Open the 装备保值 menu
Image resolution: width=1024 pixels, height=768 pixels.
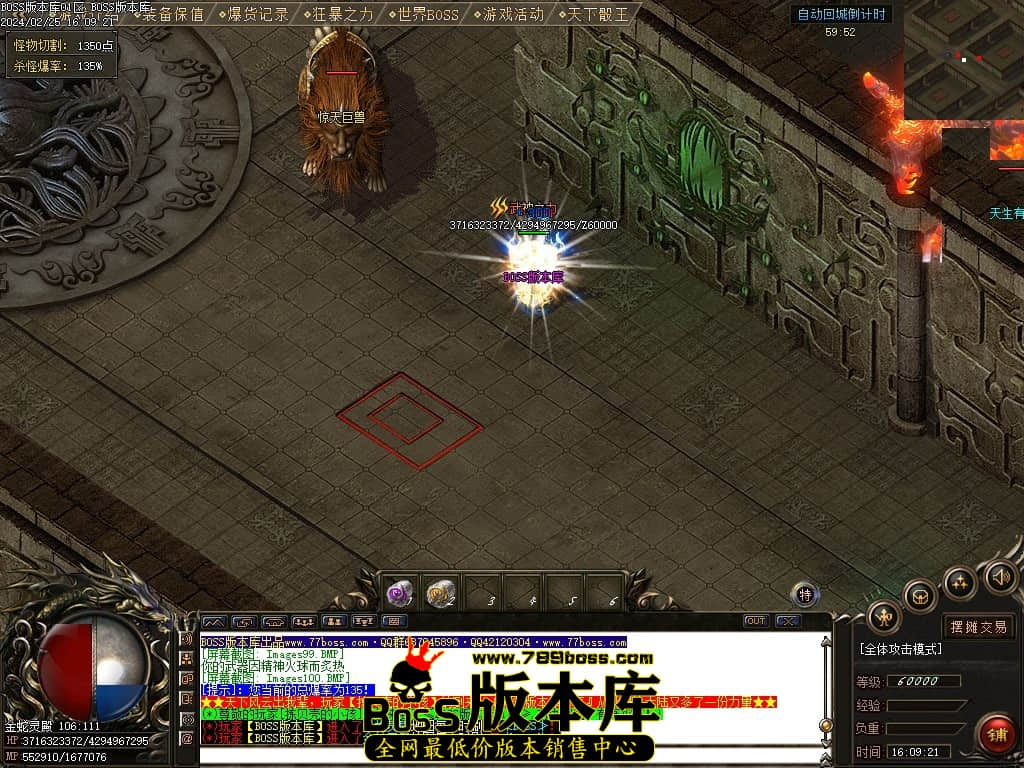click(x=173, y=14)
